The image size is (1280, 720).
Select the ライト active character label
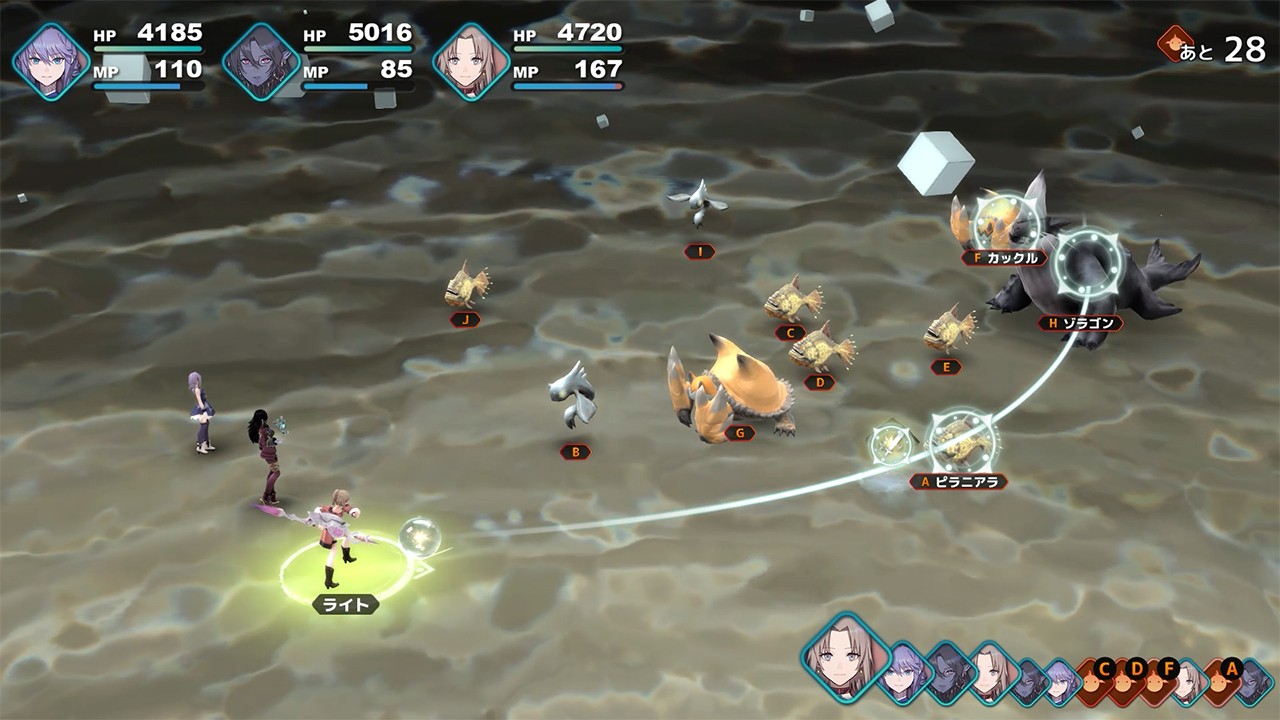(x=346, y=604)
